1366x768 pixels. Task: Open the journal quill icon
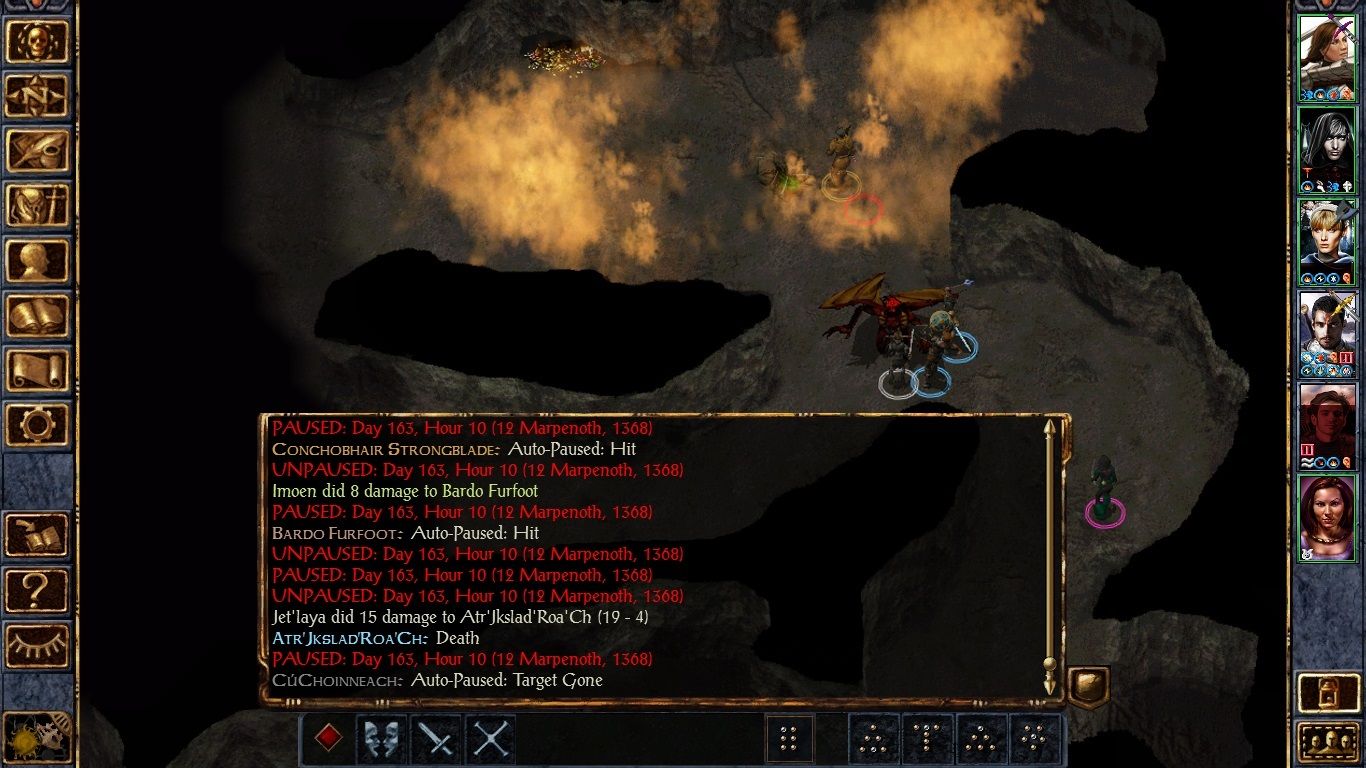pos(37,150)
